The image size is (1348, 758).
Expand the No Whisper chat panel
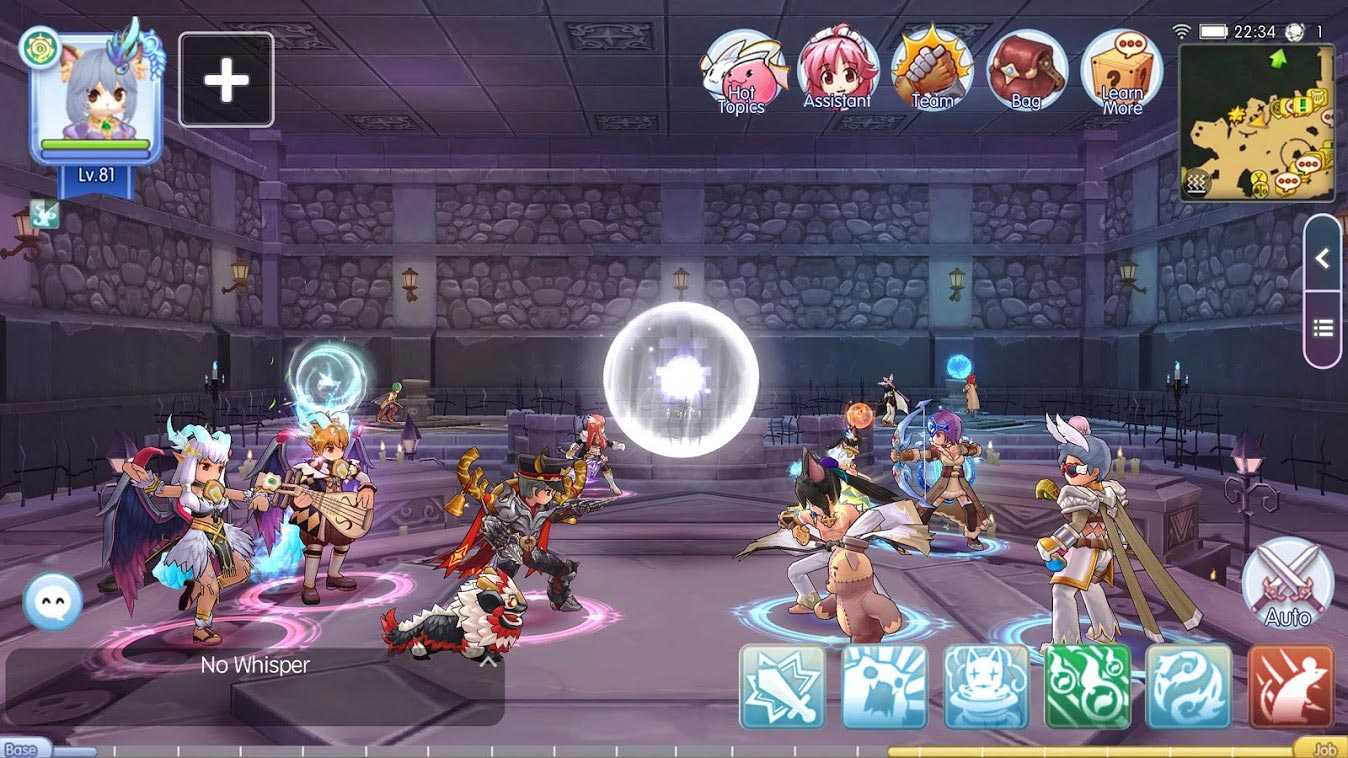point(488,660)
